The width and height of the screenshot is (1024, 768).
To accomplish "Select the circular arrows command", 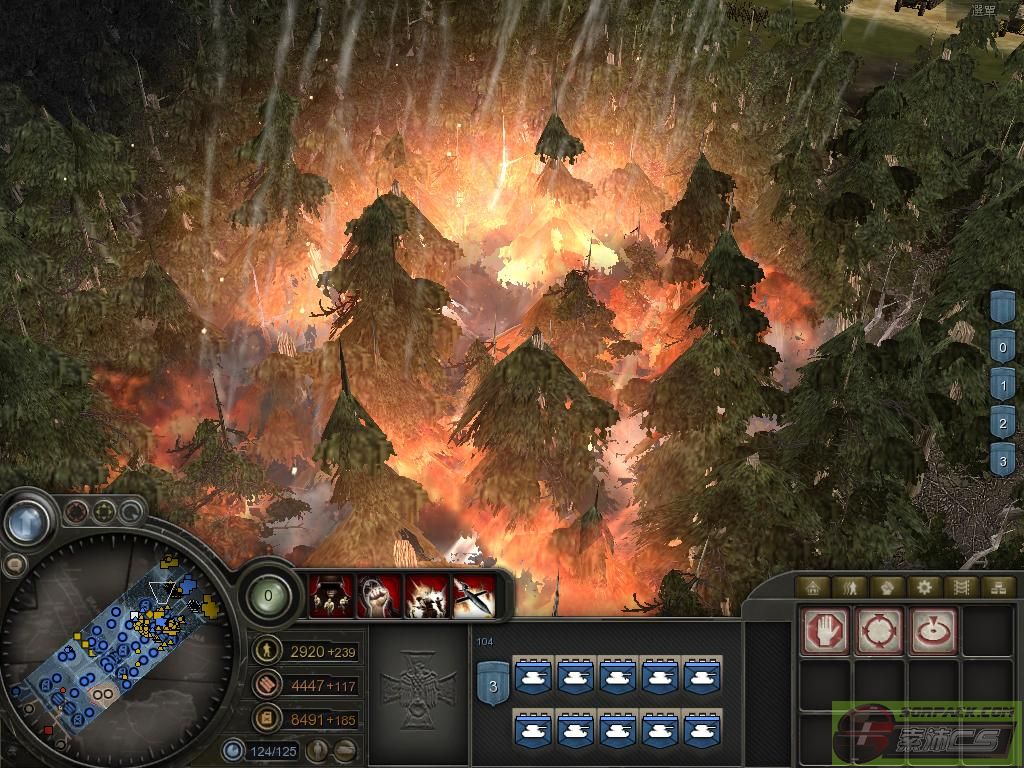I will [x=879, y=631].
